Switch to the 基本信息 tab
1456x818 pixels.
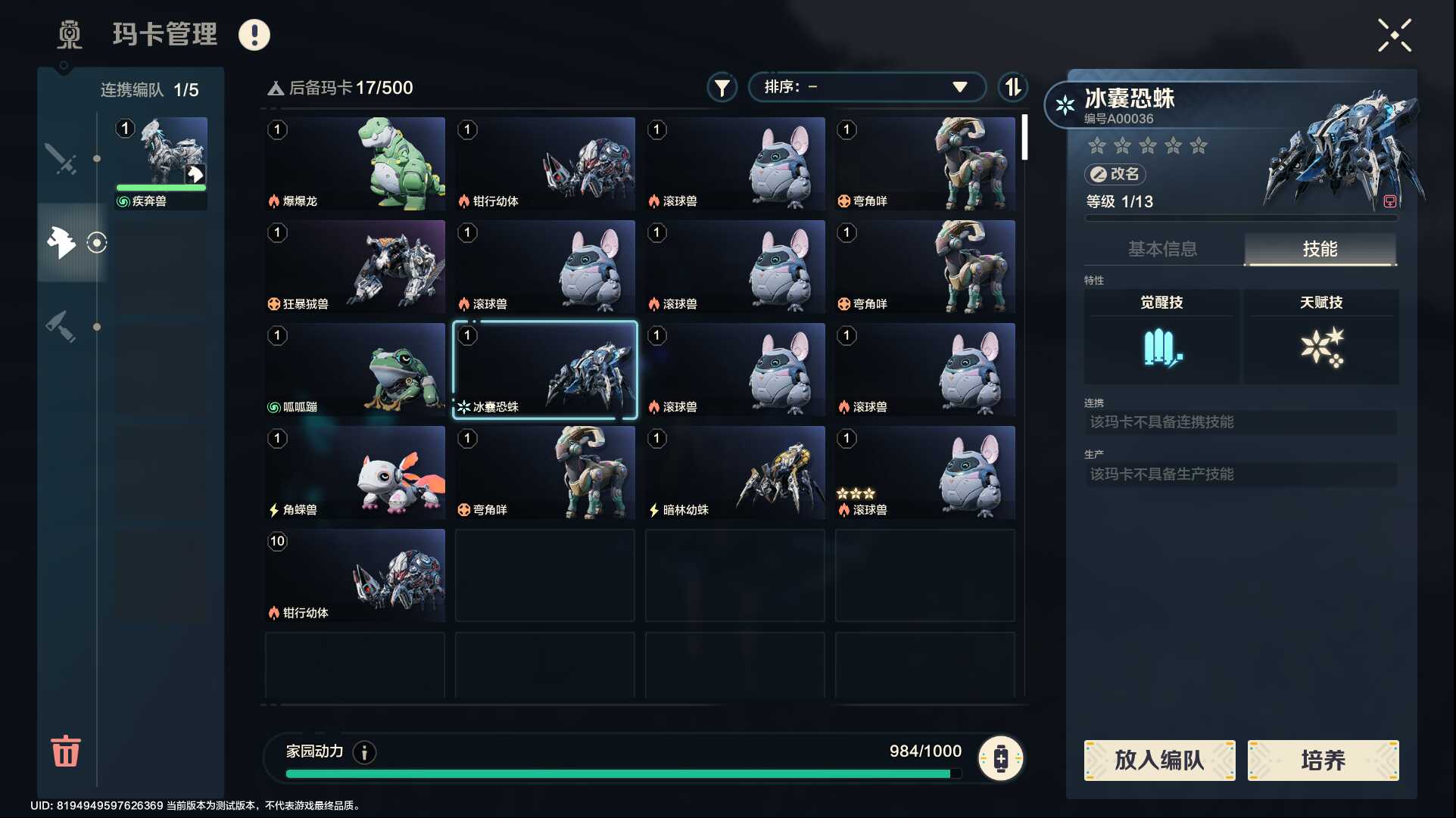coord(1162,249)
